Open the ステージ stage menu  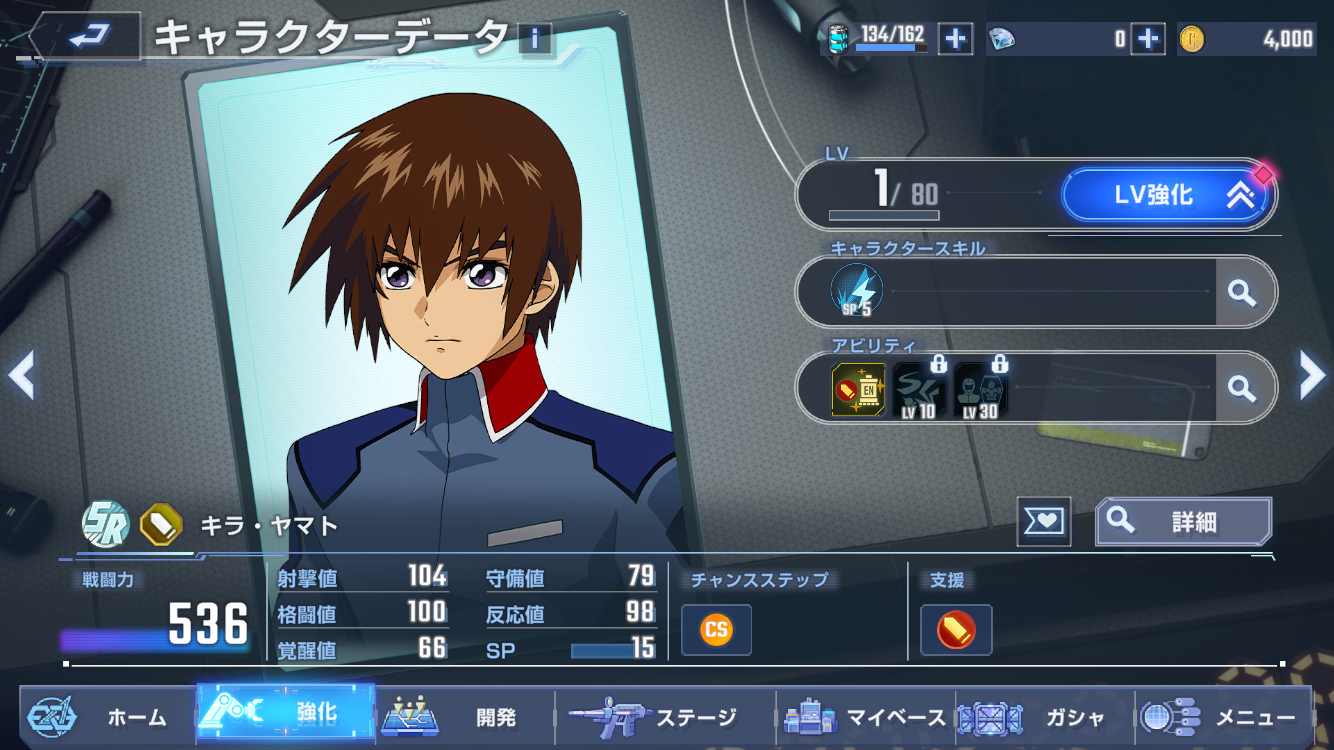665,717
